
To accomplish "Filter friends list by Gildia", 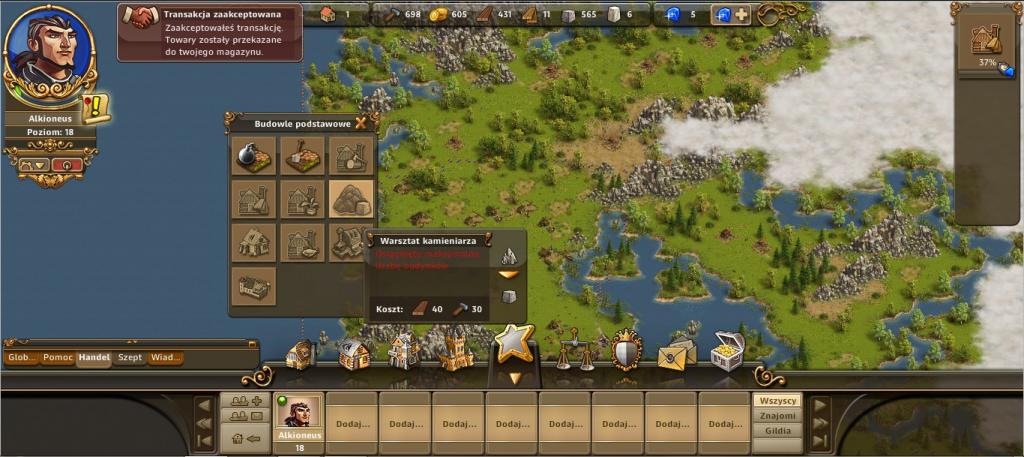I will point(778,431).
